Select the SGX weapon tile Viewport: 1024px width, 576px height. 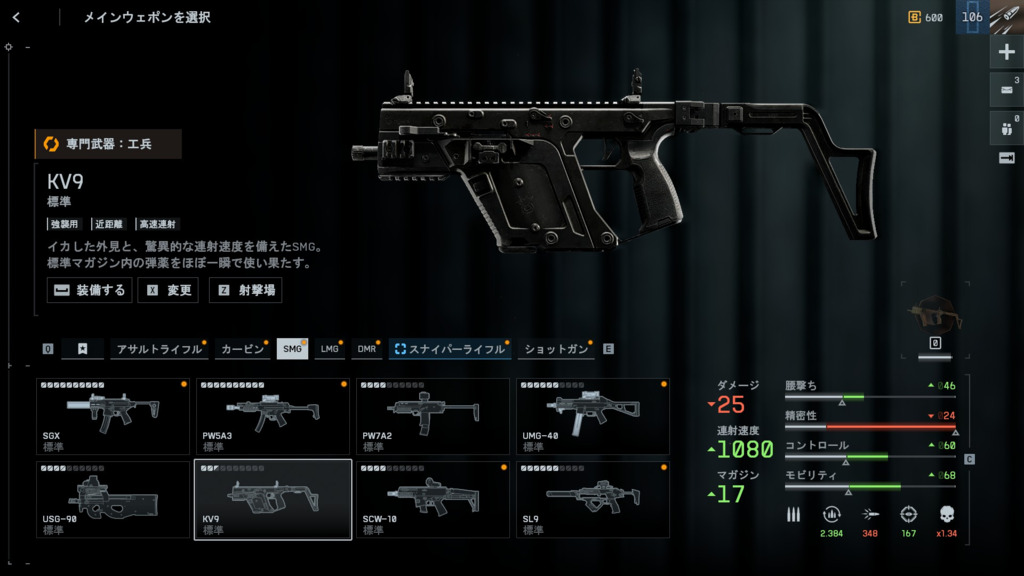click(113, 417)
